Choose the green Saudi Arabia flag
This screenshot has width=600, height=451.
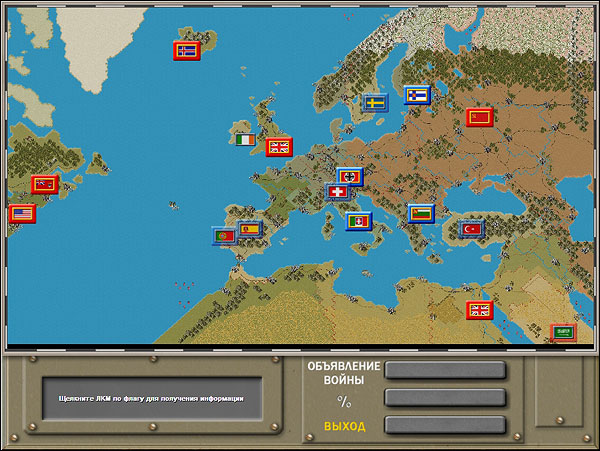(562, 332)
